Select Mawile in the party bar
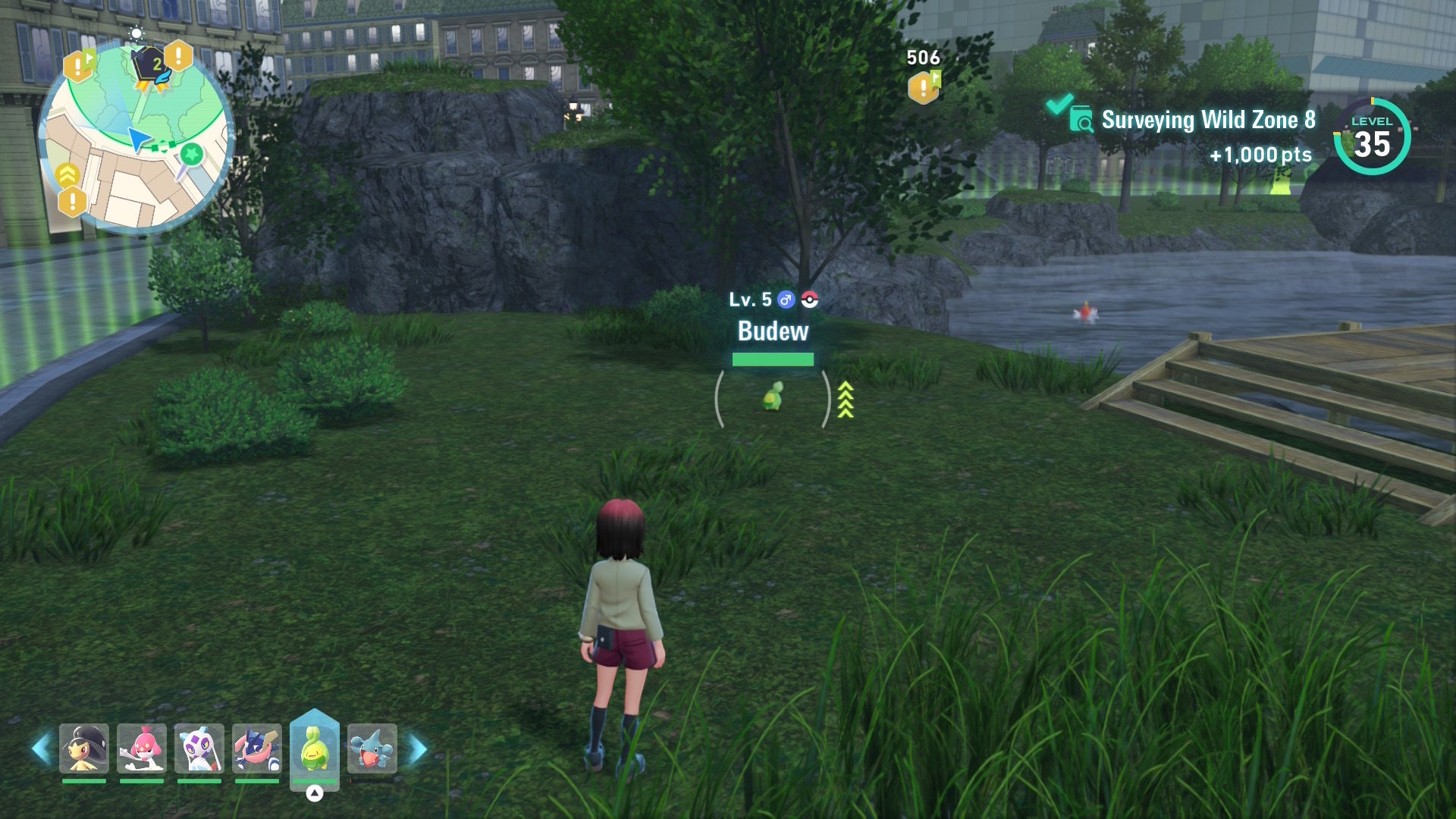 pos(83,748)
